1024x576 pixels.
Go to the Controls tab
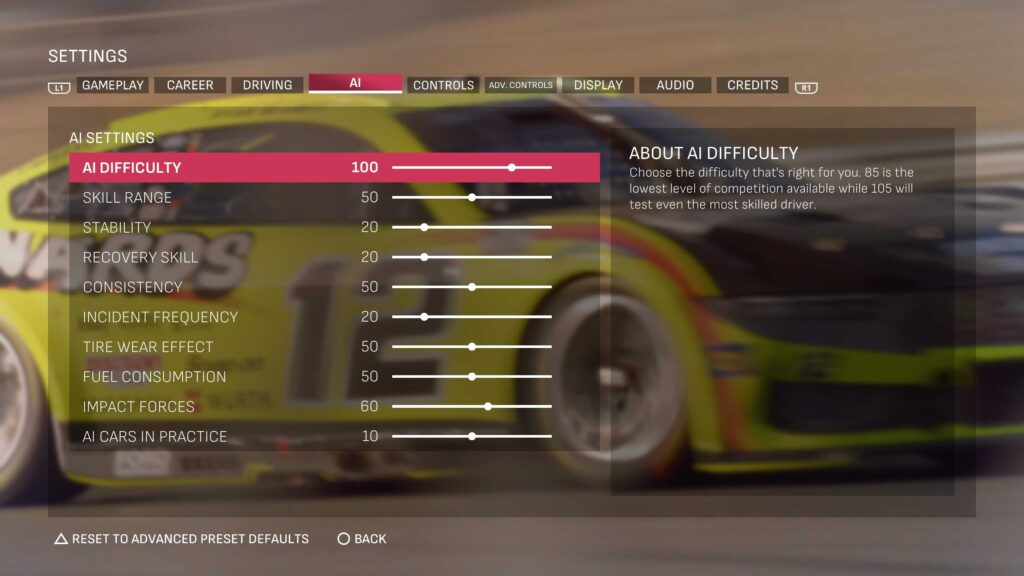443,85
